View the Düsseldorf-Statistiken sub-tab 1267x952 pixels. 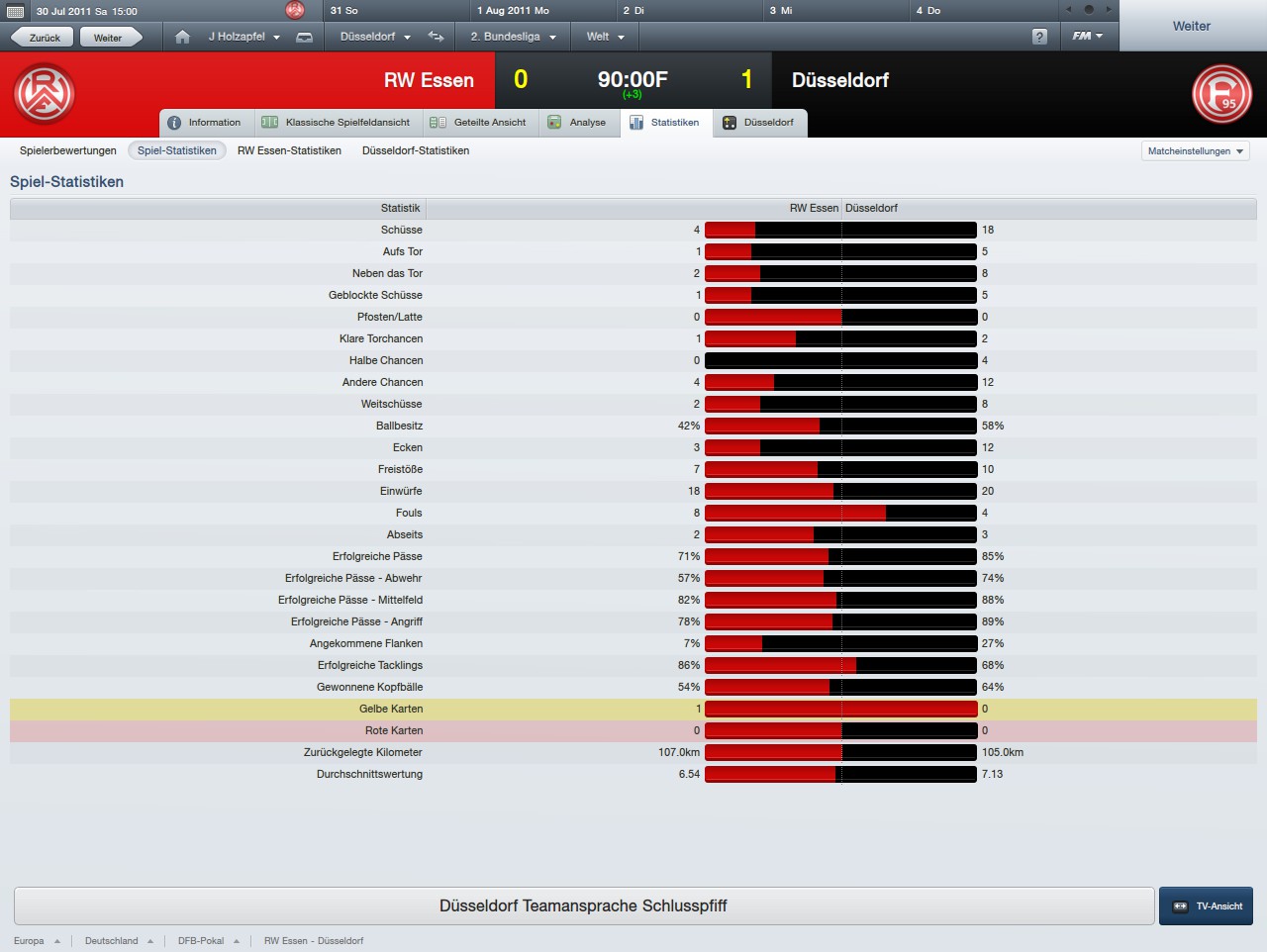point(416,150)
